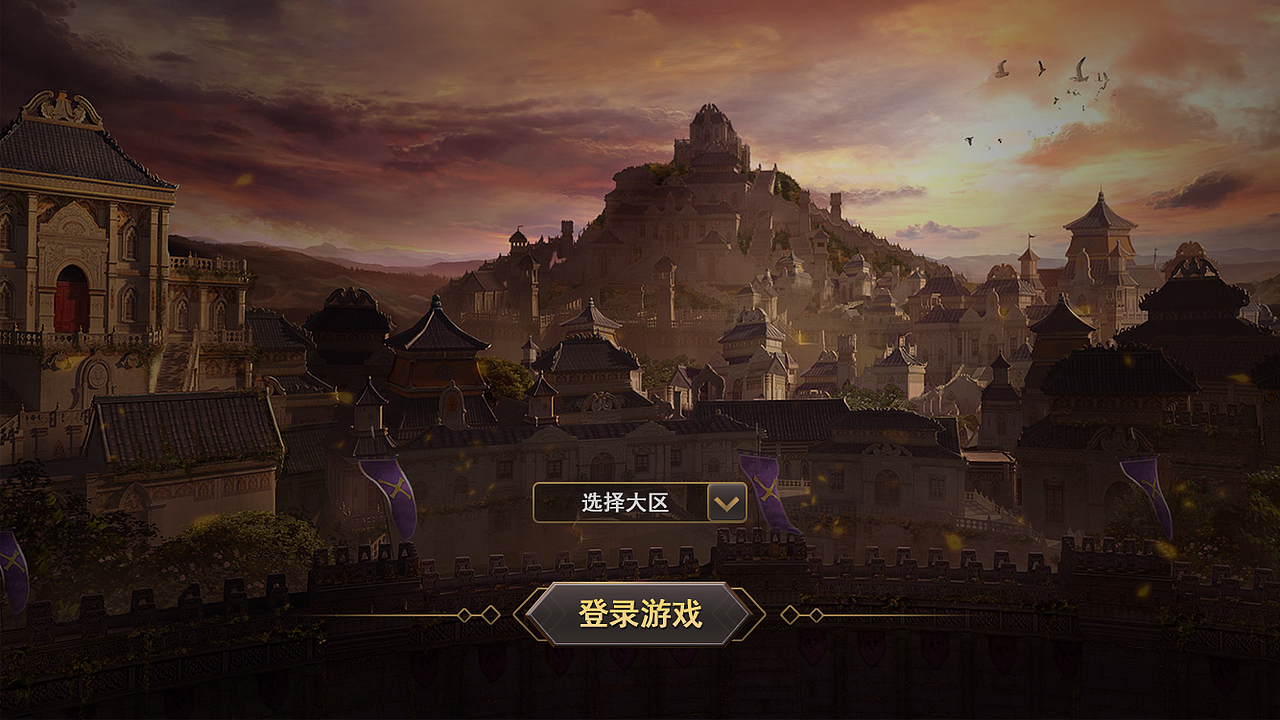
Task: Open the 选择大区 server dropdown
Action: click(x=640, y=503)
